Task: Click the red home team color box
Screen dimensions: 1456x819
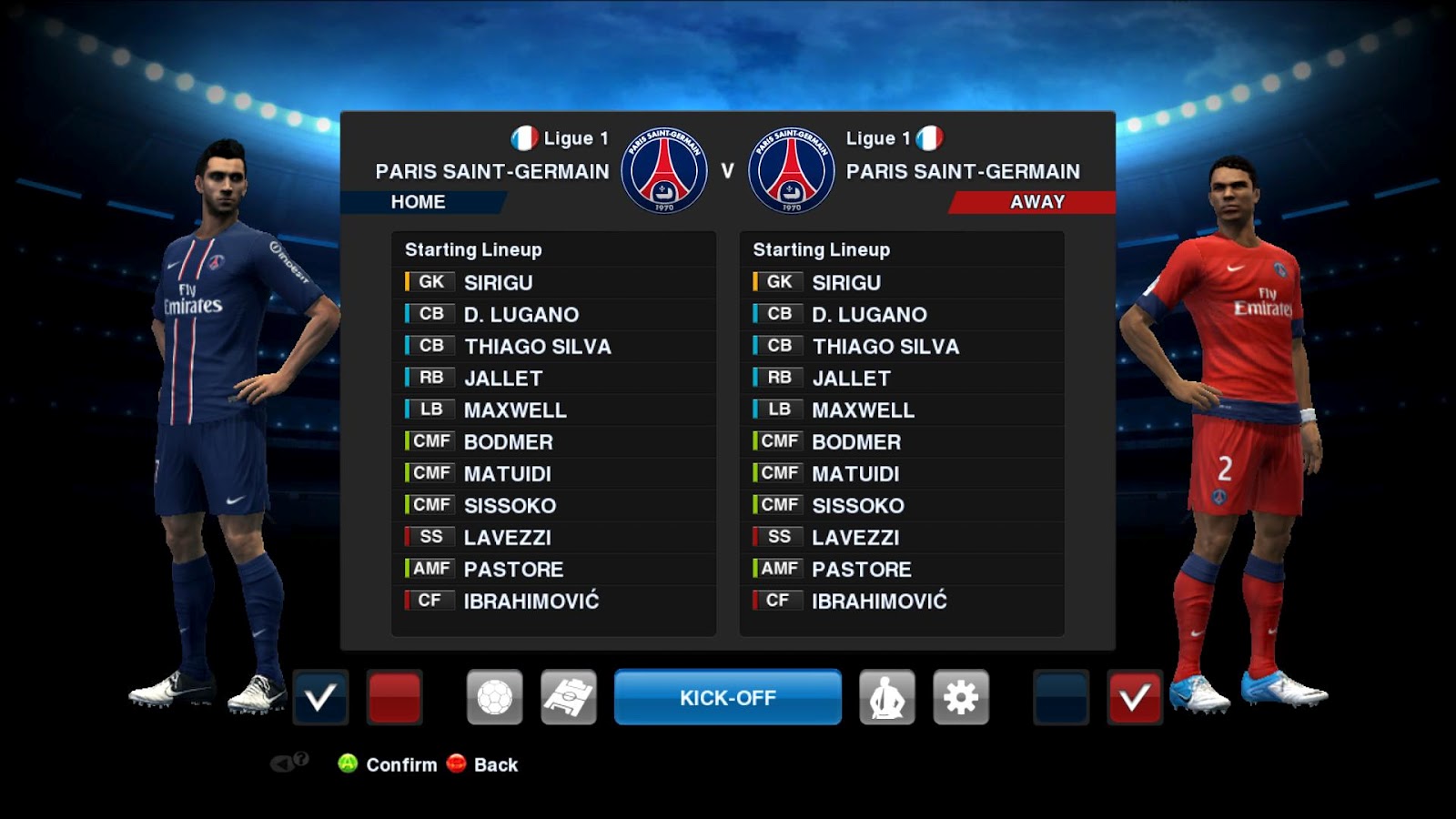Action: 393,696
